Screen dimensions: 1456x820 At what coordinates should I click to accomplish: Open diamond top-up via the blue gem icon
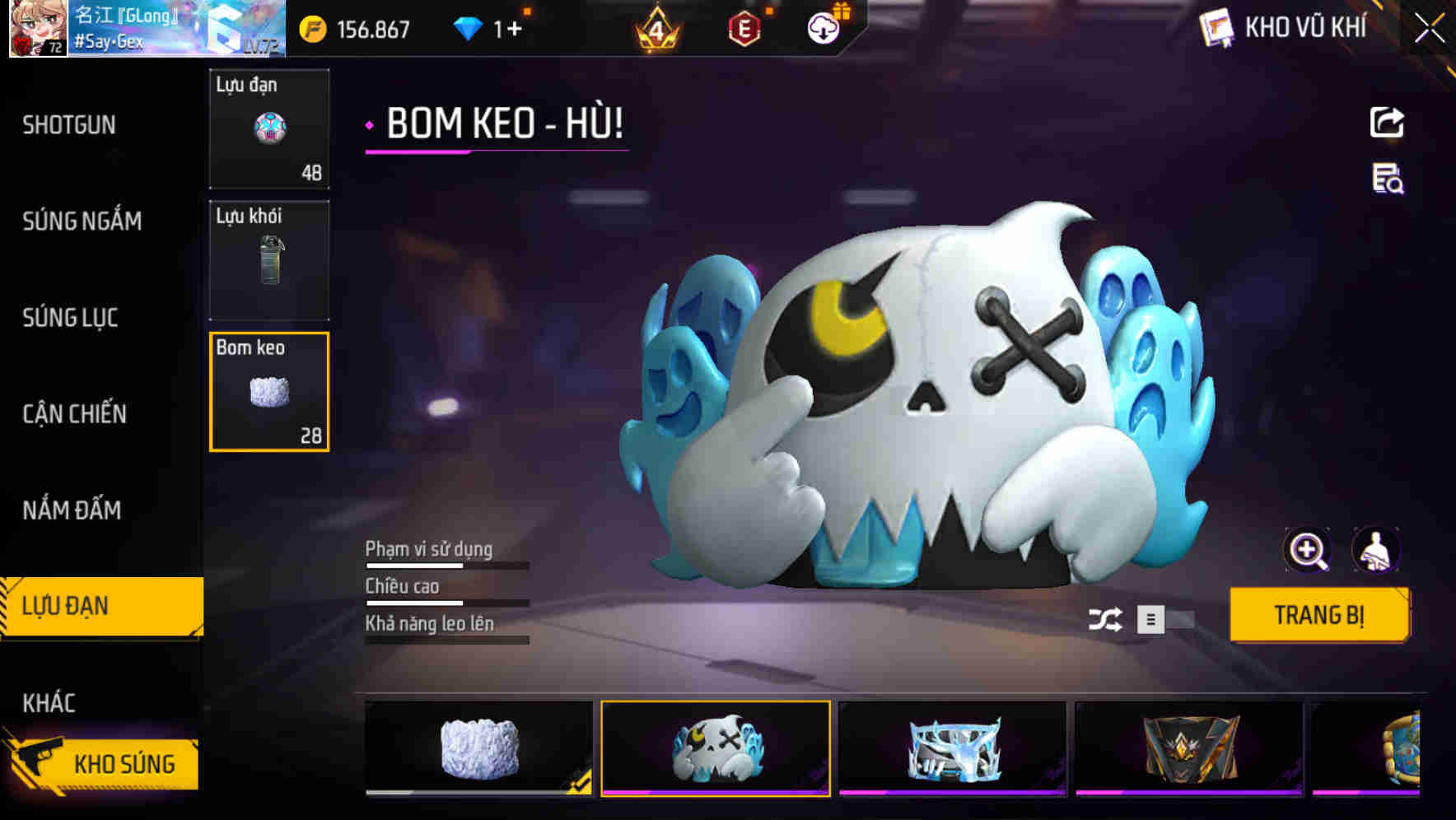[x=469, y=28]
